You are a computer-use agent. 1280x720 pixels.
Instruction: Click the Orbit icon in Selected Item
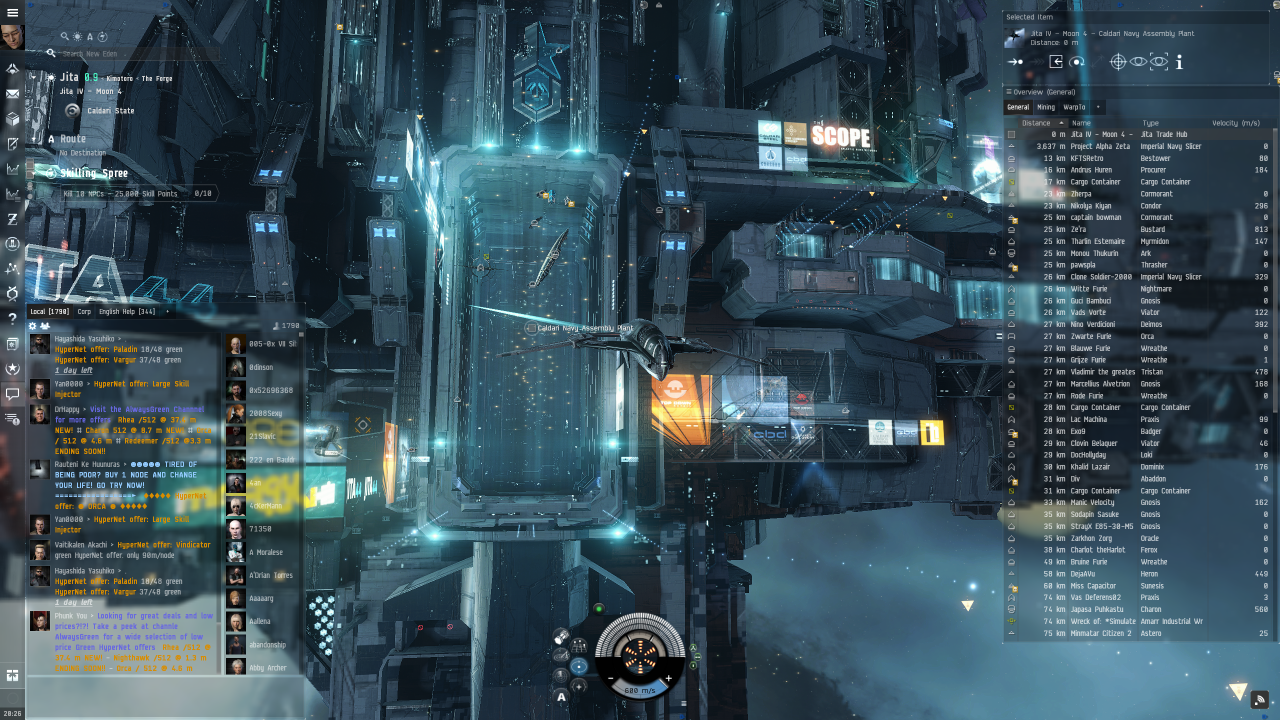(1077, 62)
